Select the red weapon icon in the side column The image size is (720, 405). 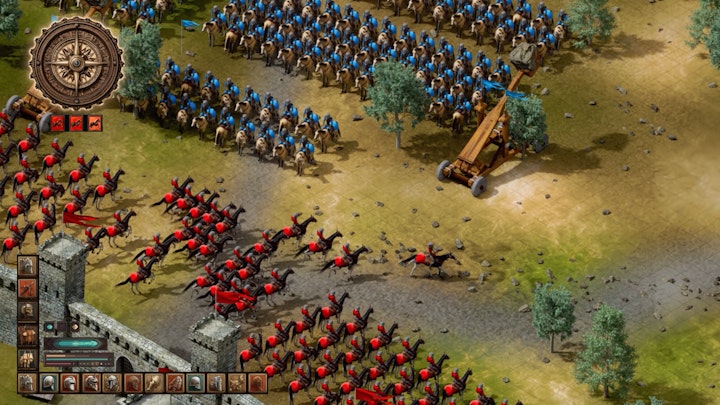[28, 289]
